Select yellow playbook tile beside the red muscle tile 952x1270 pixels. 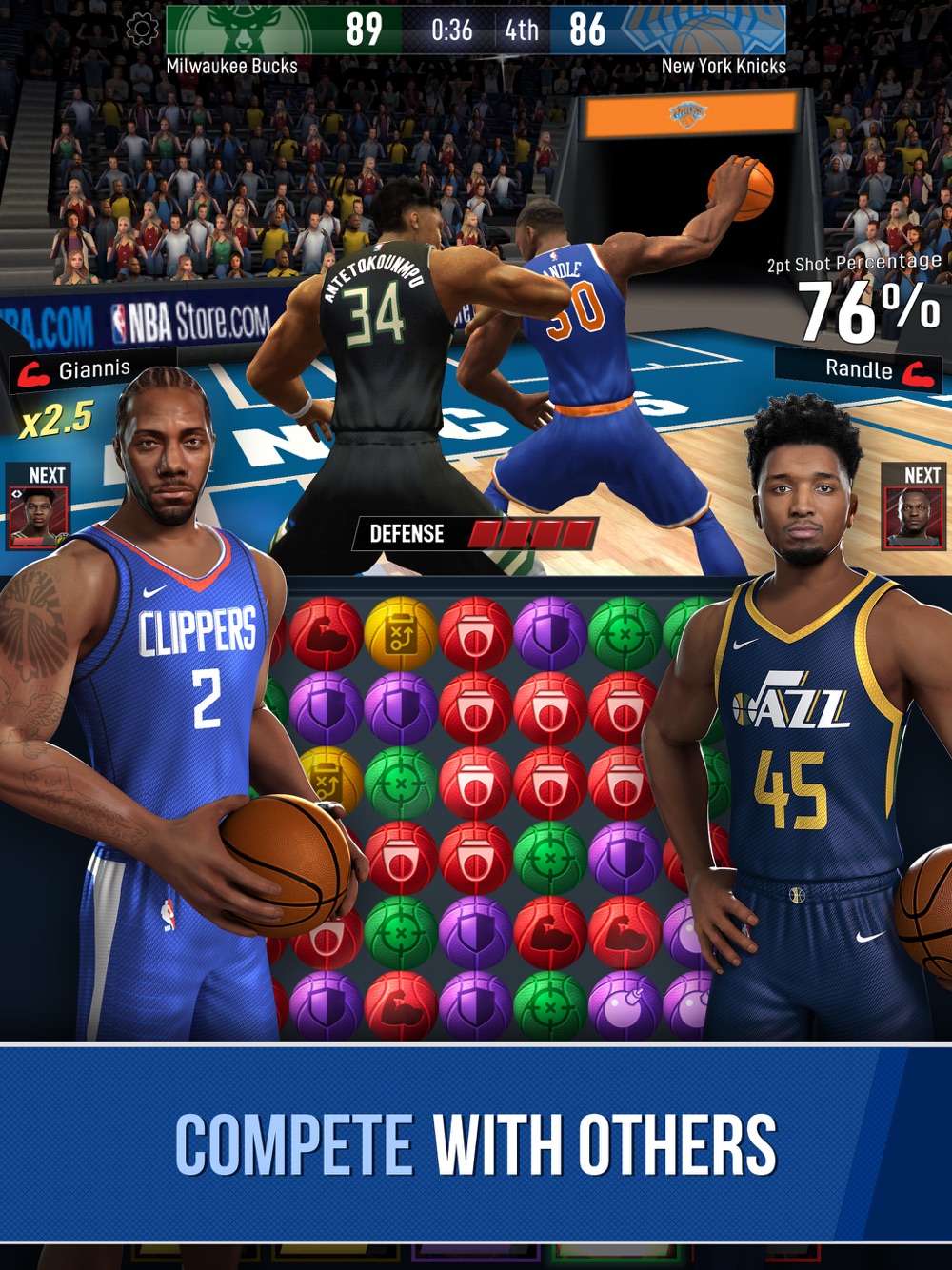(x=400, y=633)
